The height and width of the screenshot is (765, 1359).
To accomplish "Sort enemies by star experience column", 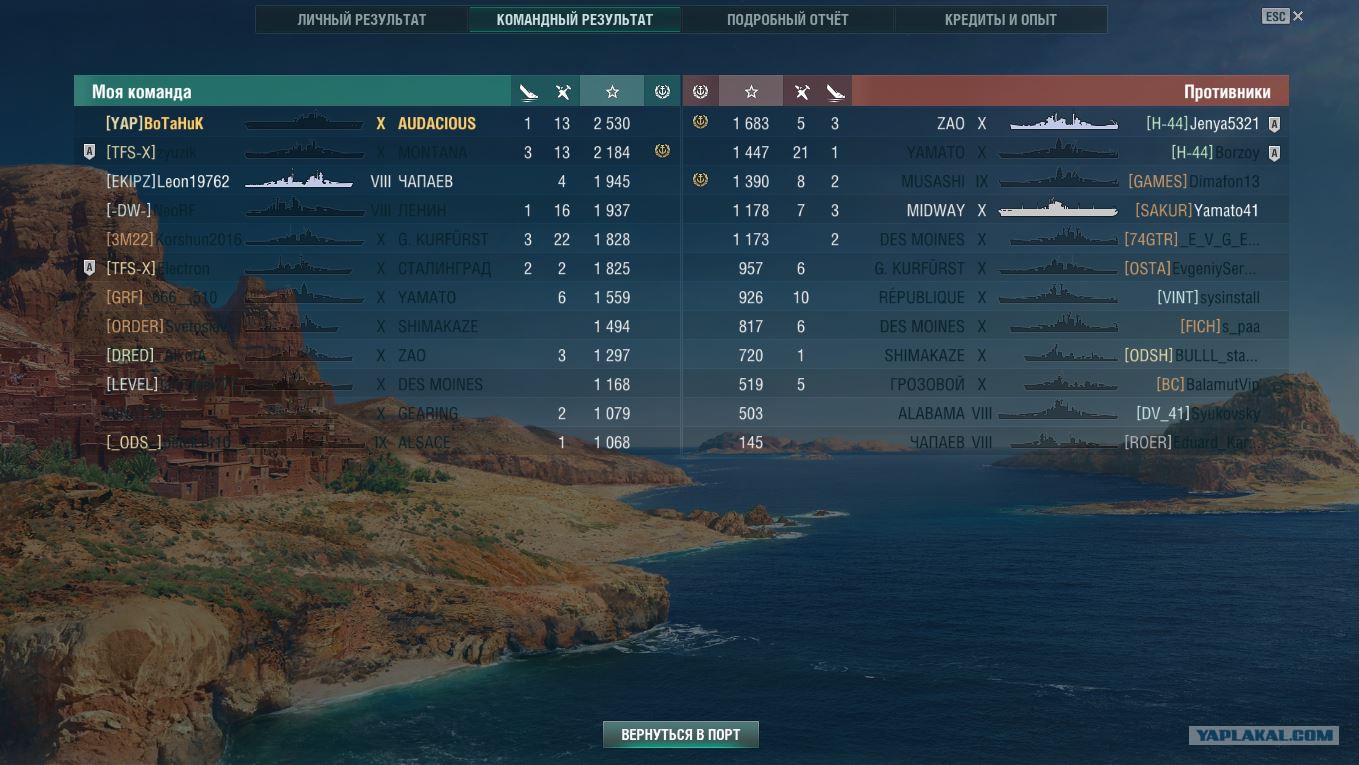I will (751, 92).
